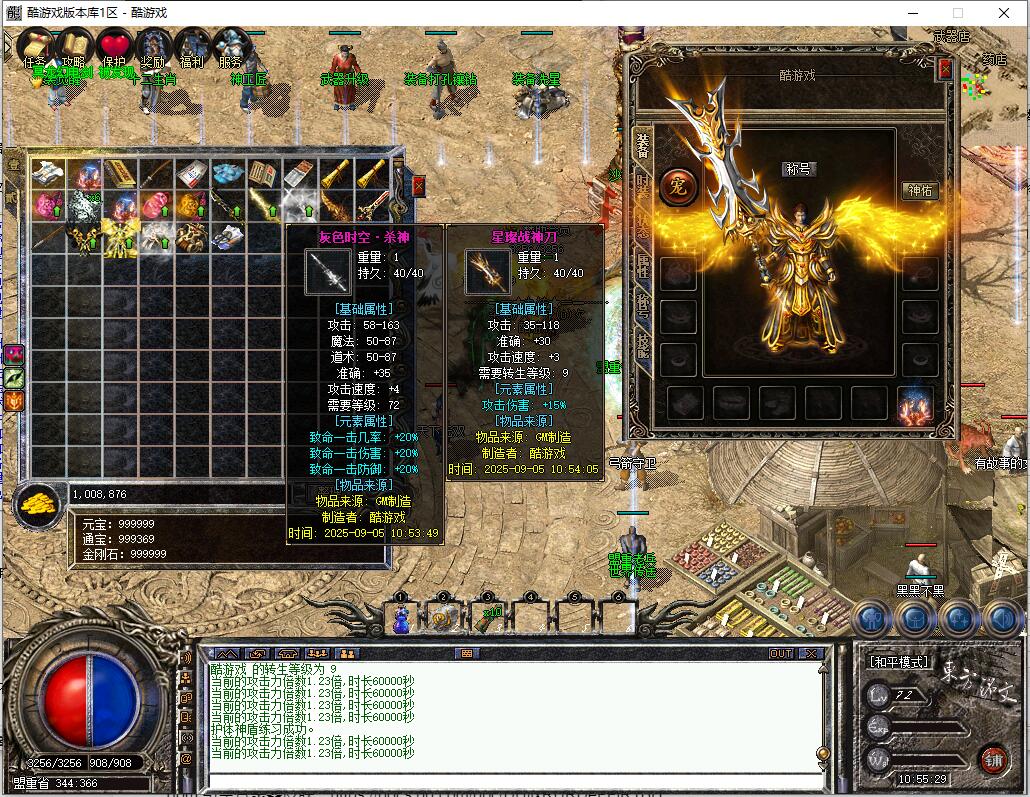Click the 保护 red heart icon
This screenshot has width=1030, height=797.
(x=114, y=47)
